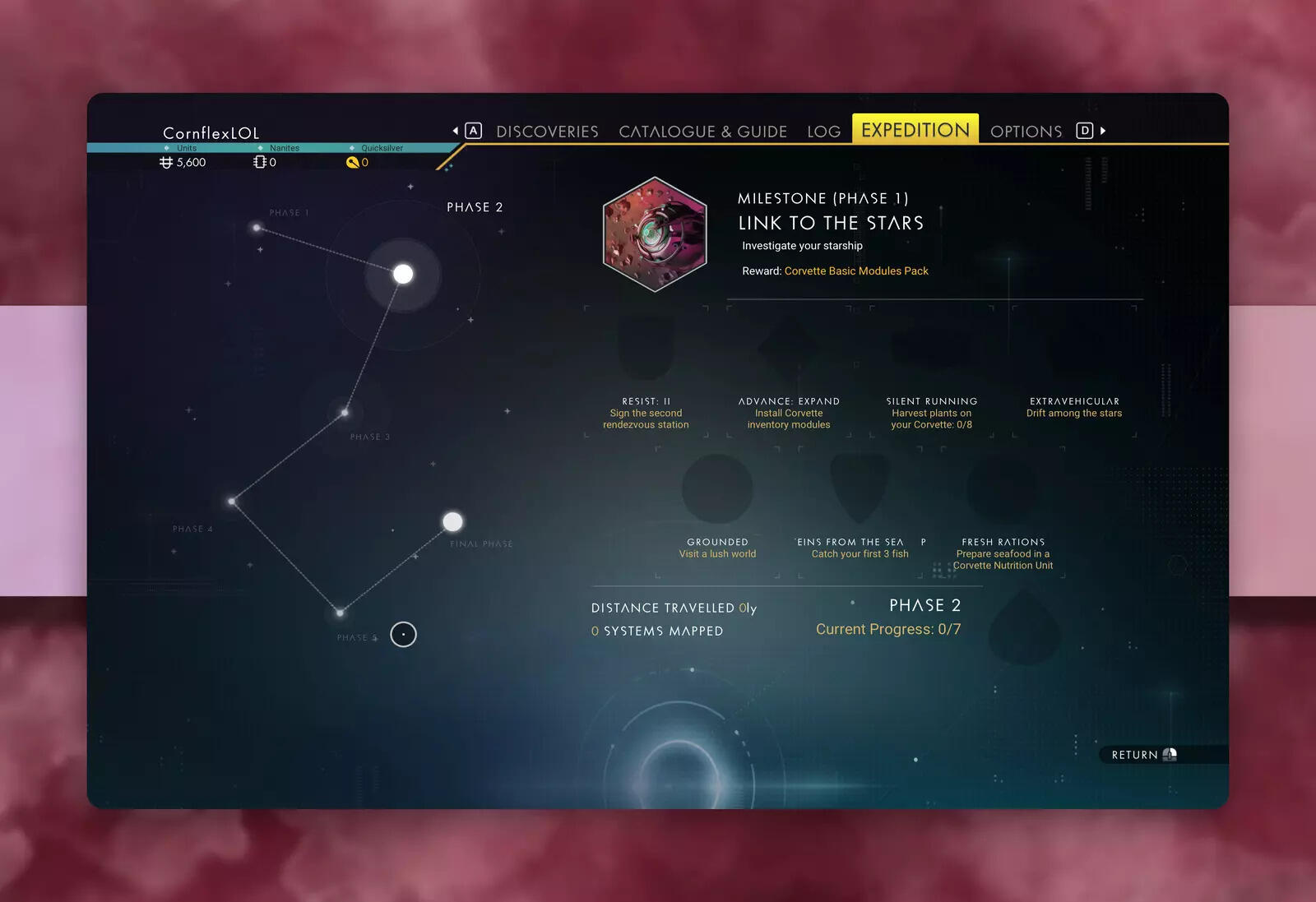
Task: Open the left A page navigation arrow
Action: coord(472,130)
